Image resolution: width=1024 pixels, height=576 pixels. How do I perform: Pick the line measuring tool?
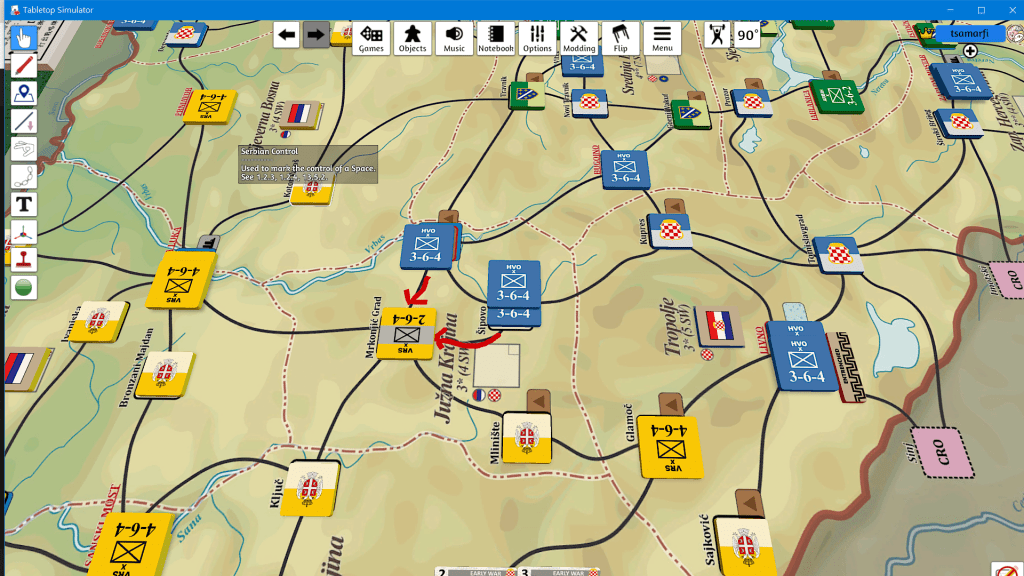coord(24,122)
